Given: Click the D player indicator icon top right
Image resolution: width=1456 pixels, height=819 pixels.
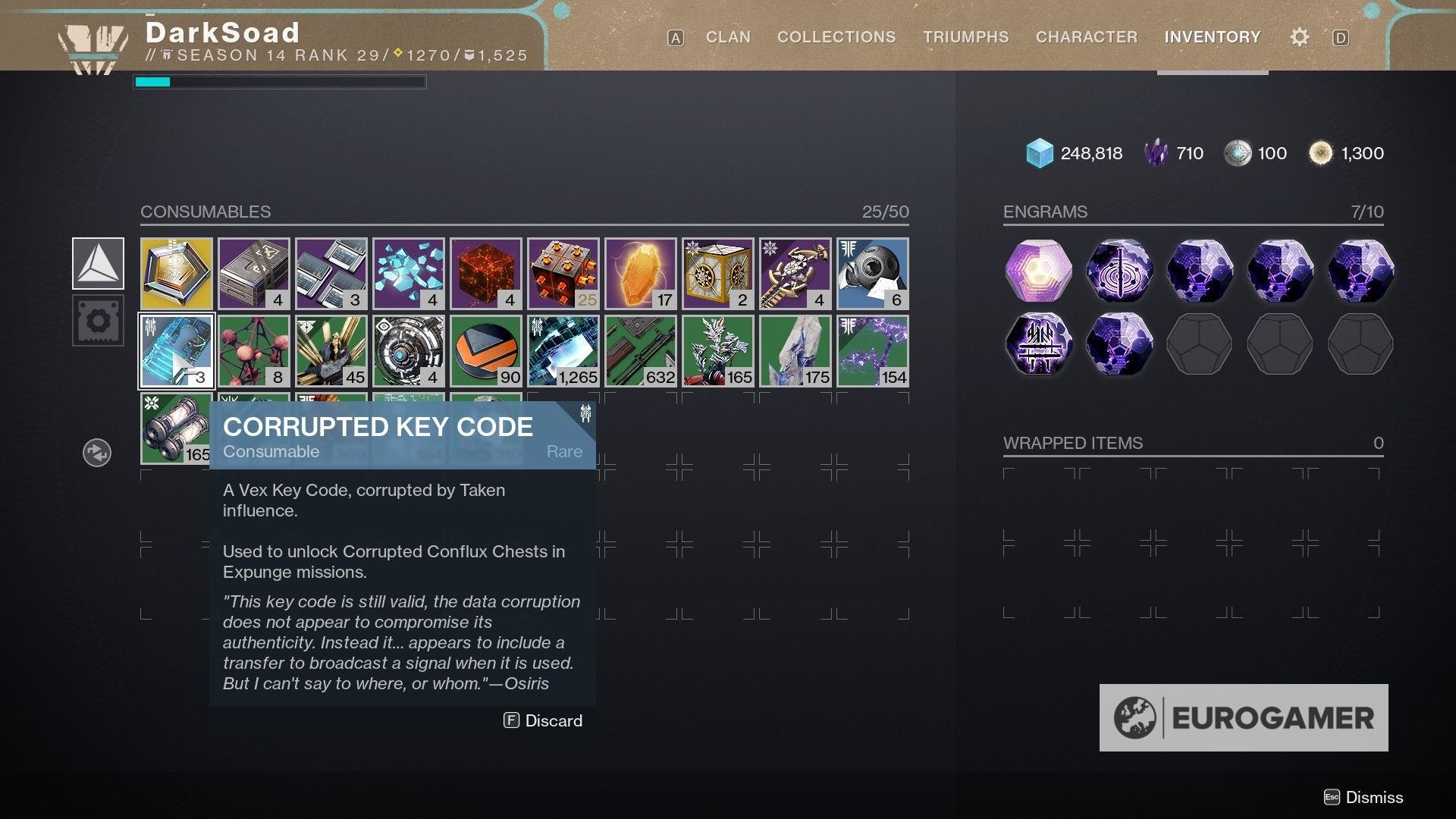Looking at the screenshot, I should (x=1341, y=36).
